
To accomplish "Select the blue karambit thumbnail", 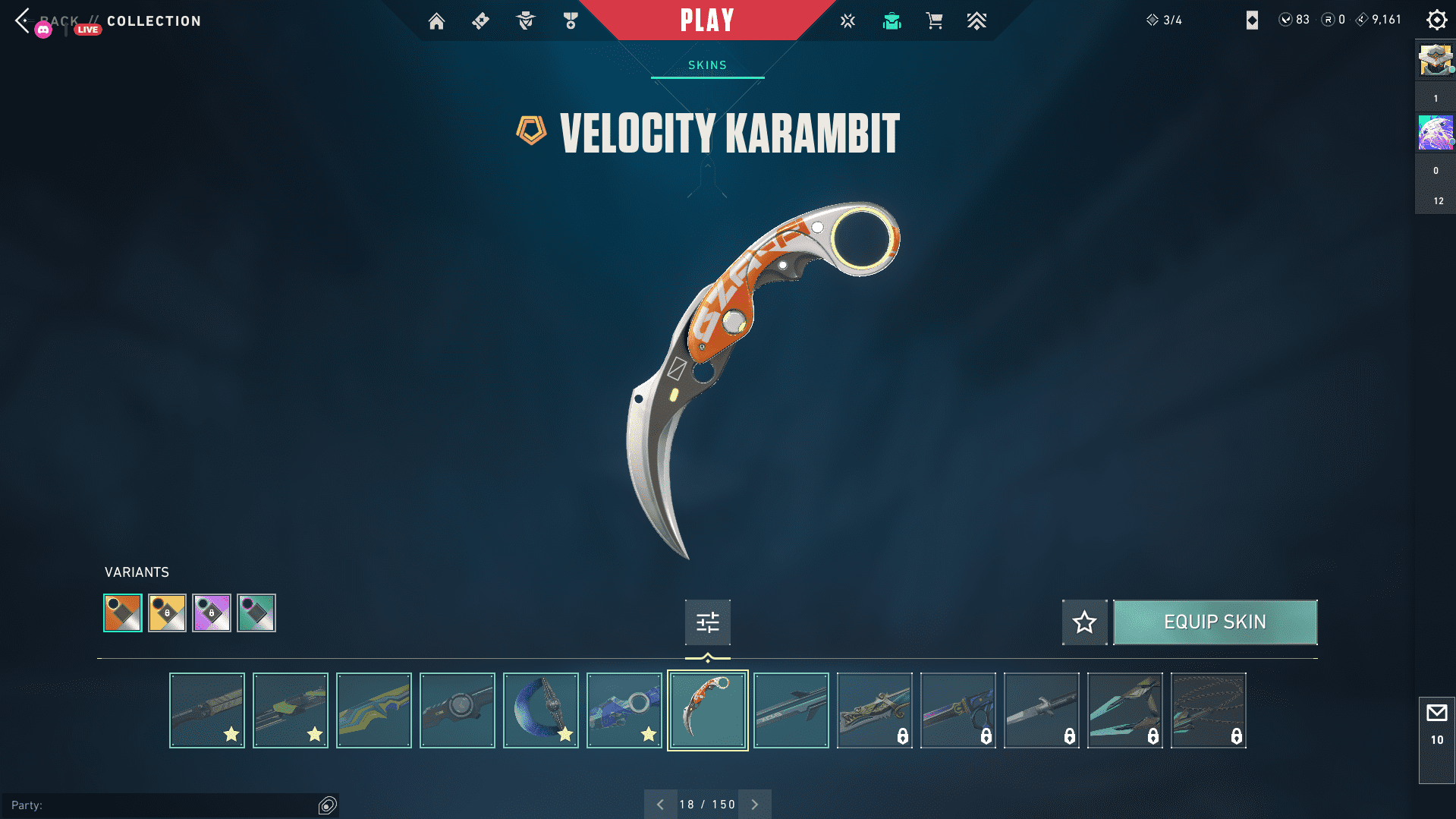I will 624,710.
